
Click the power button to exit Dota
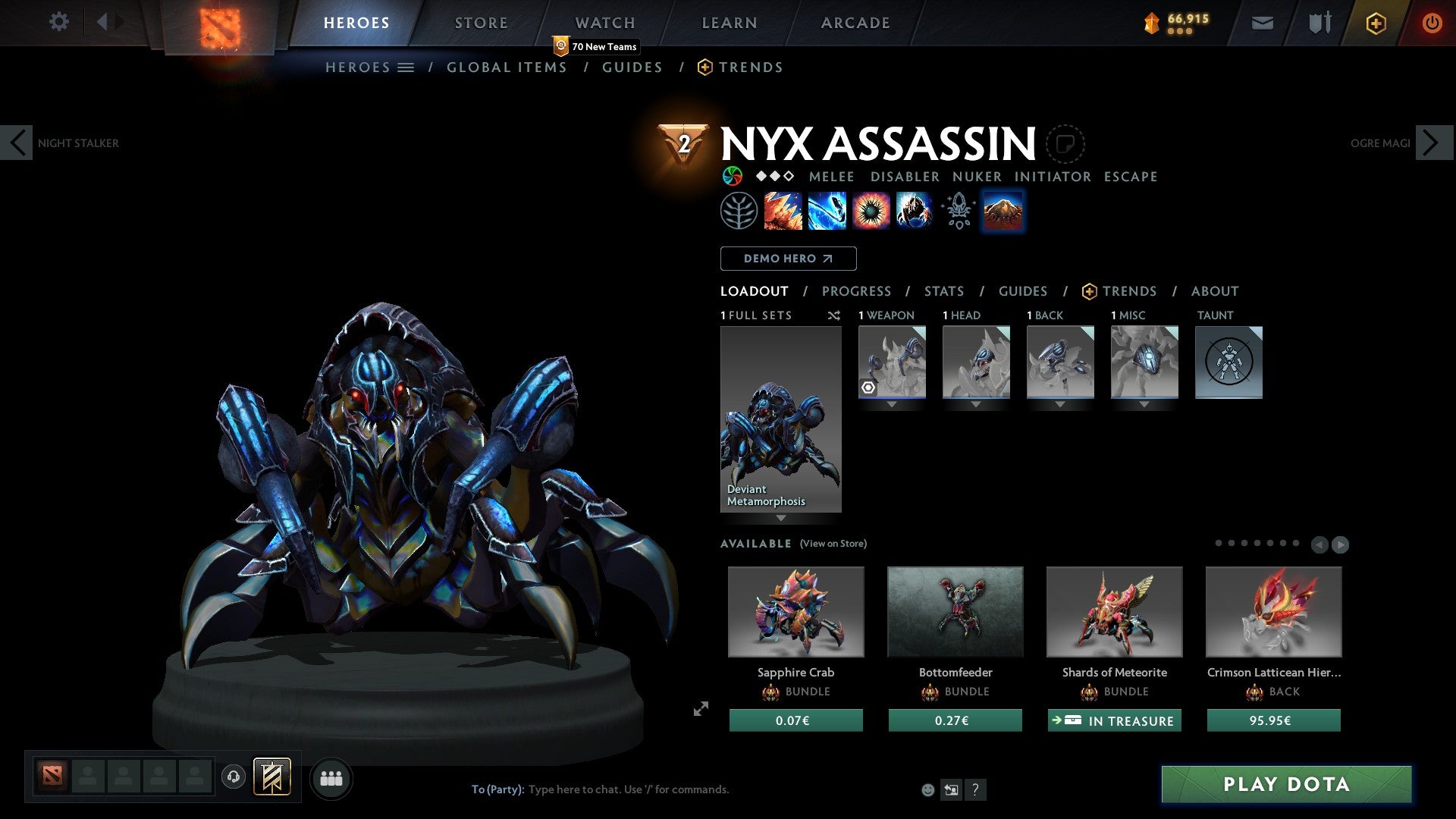pyautogui.click(x=1432, y=23)
